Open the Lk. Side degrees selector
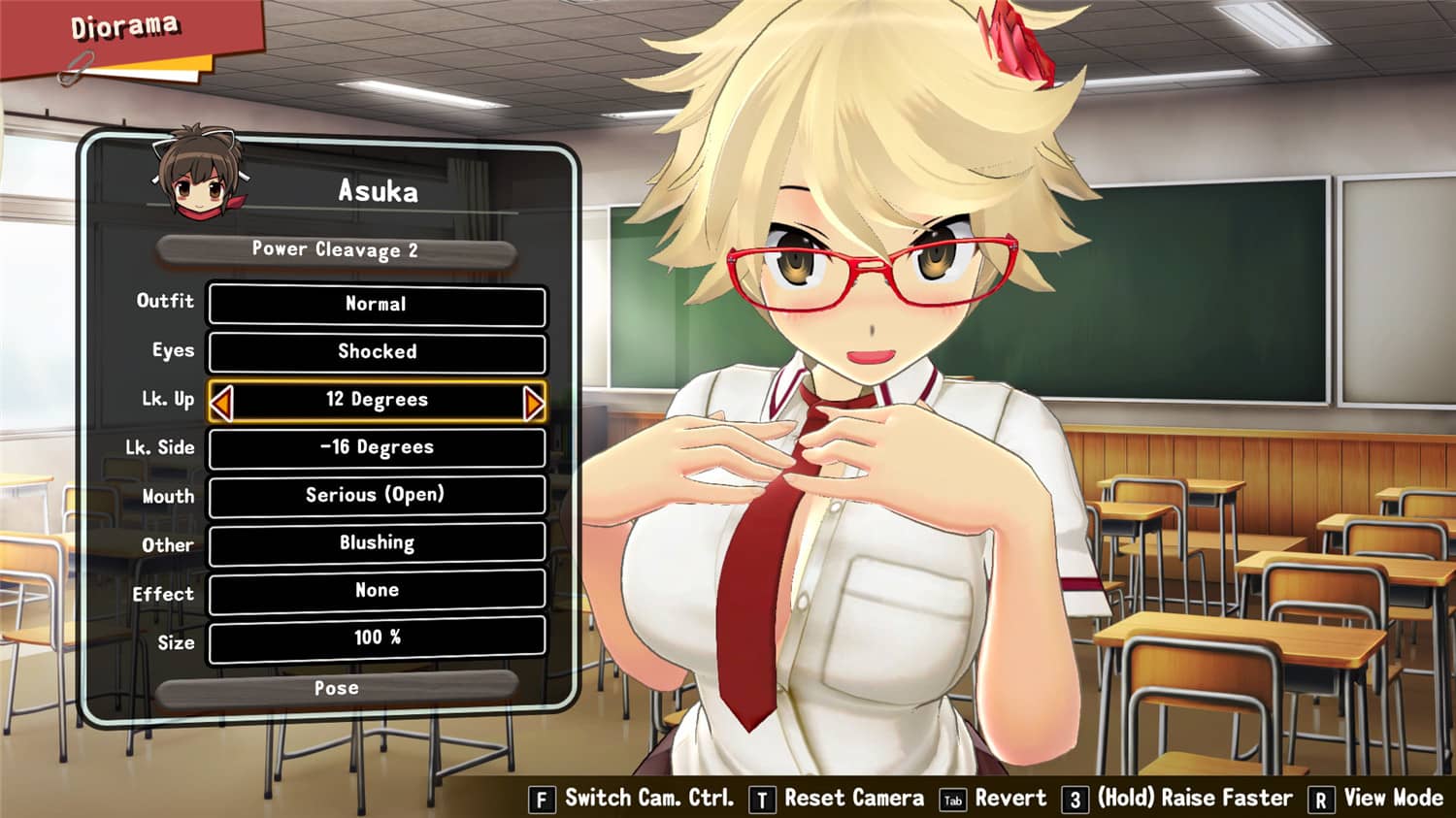Viewport: 1456px width, 818px height. click(x=377, y=447)
